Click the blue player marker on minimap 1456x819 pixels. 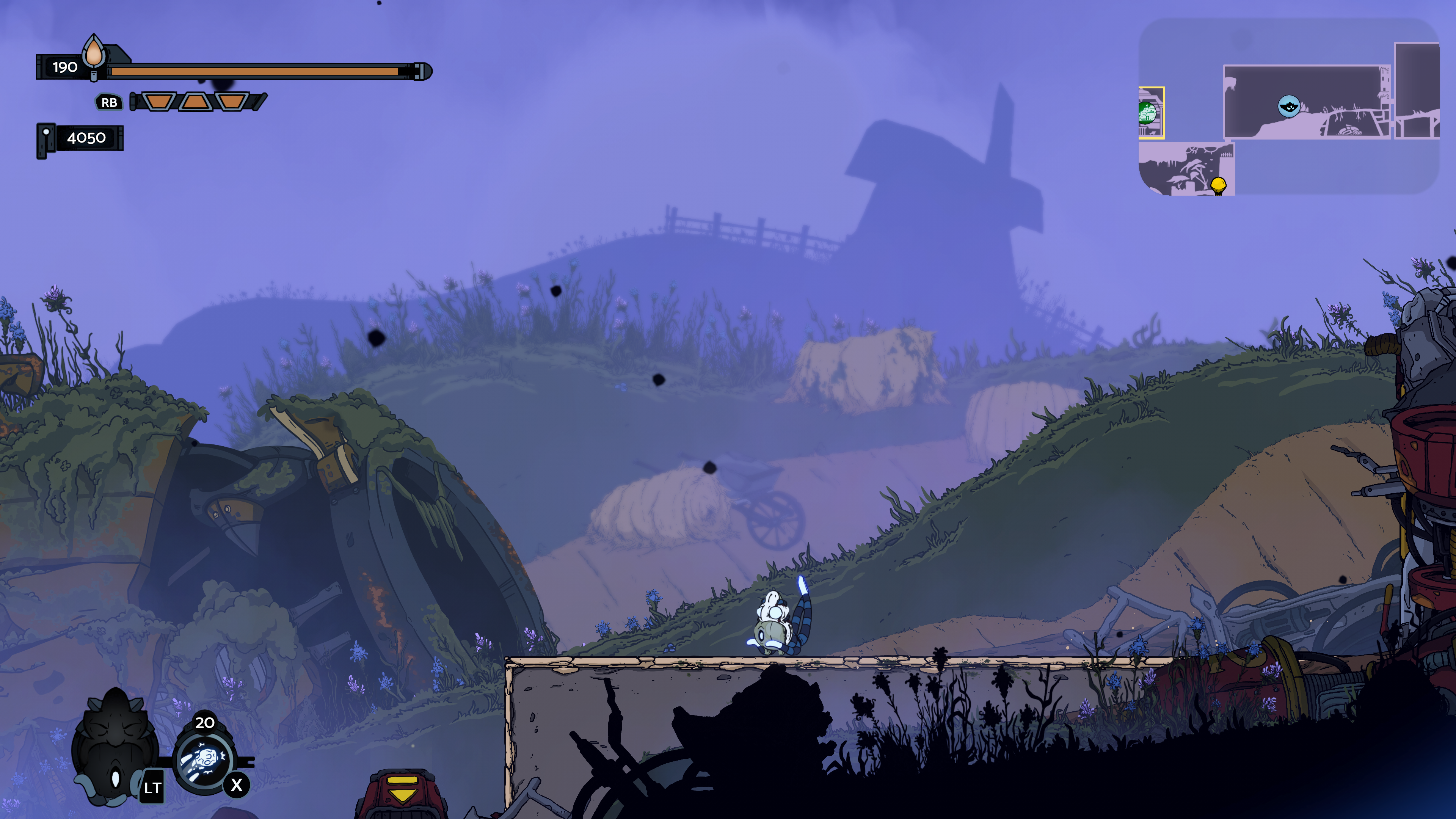[x=1289, y=106]
